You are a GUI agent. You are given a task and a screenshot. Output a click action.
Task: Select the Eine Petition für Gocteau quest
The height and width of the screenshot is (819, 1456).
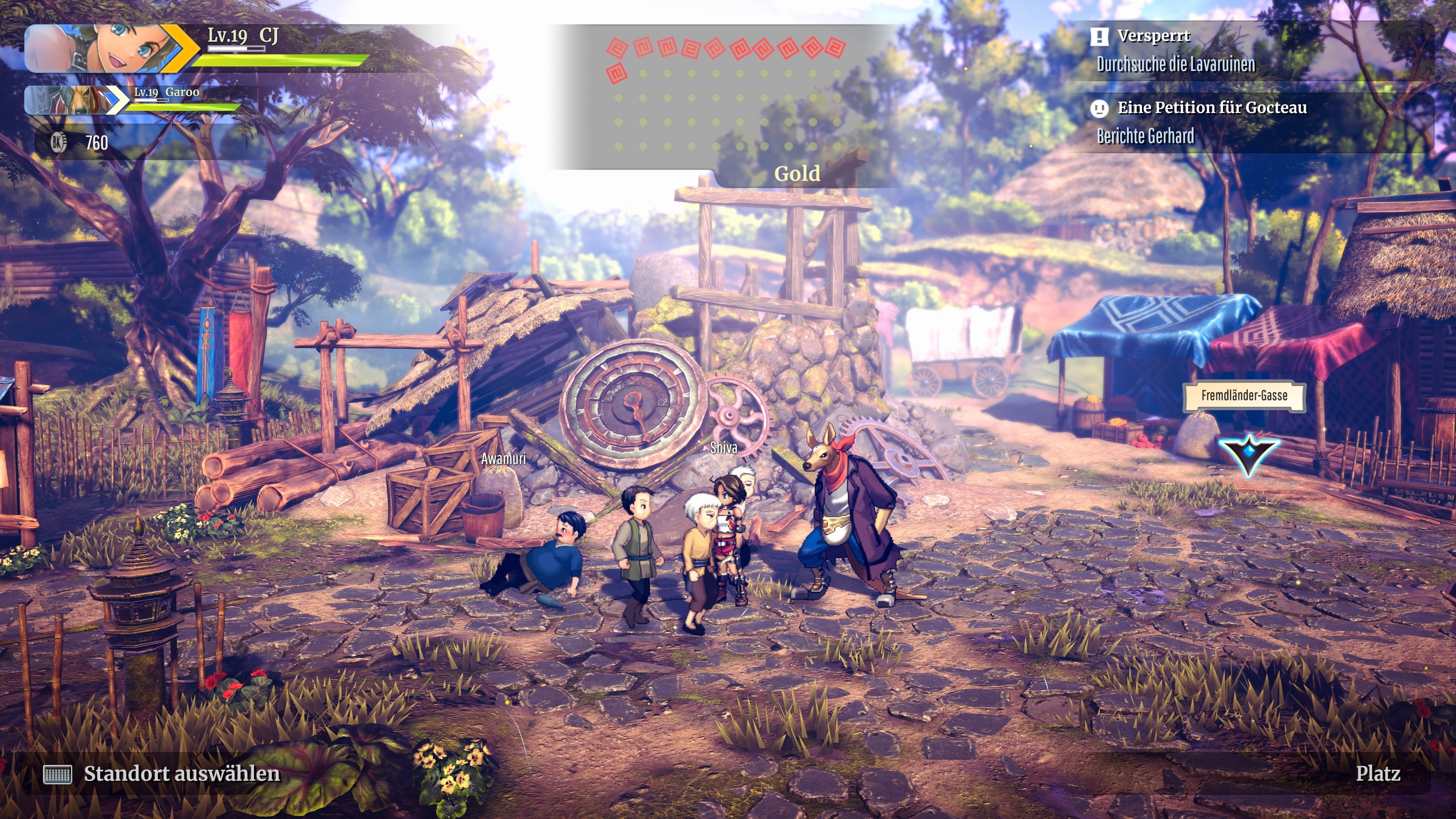pos(1211,108)
